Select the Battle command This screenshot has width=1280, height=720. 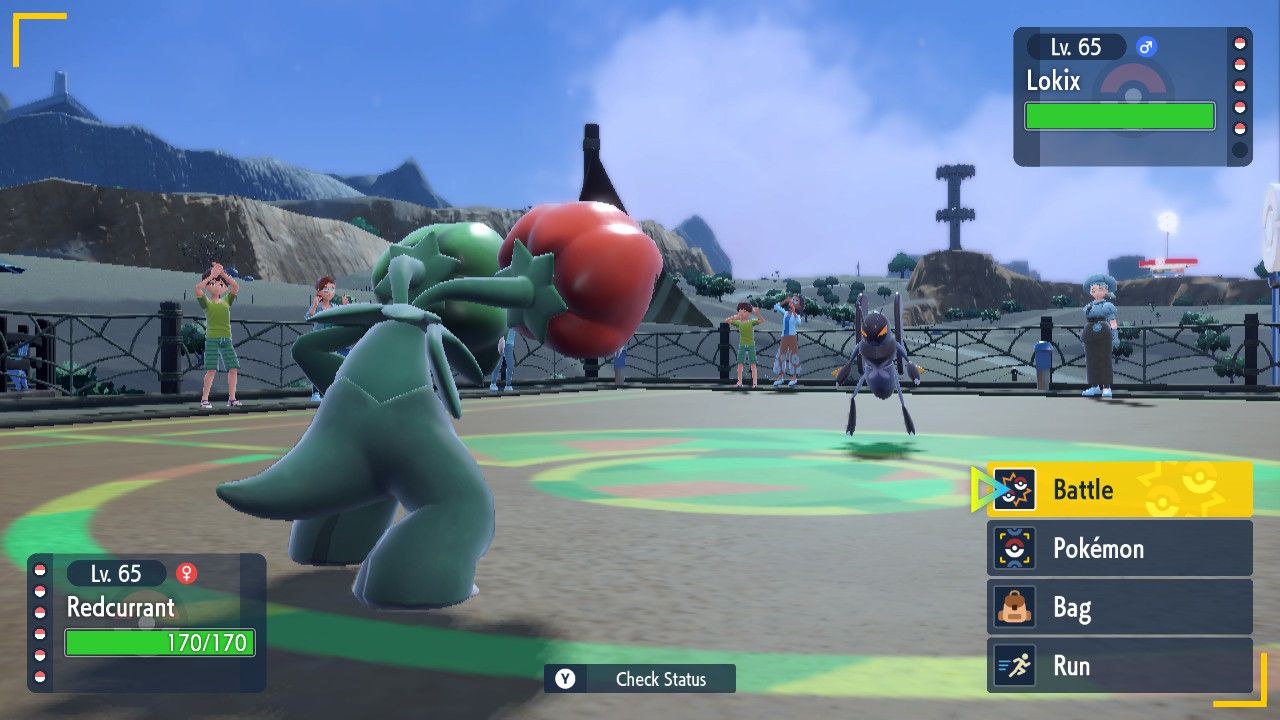coord(1120,489)
